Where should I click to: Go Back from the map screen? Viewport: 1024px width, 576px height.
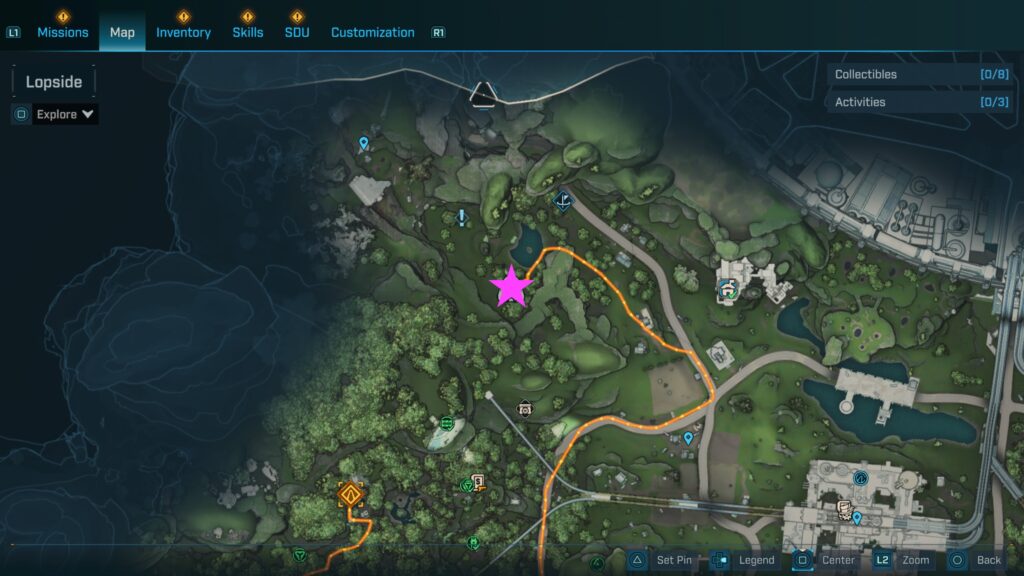point(975,560)
